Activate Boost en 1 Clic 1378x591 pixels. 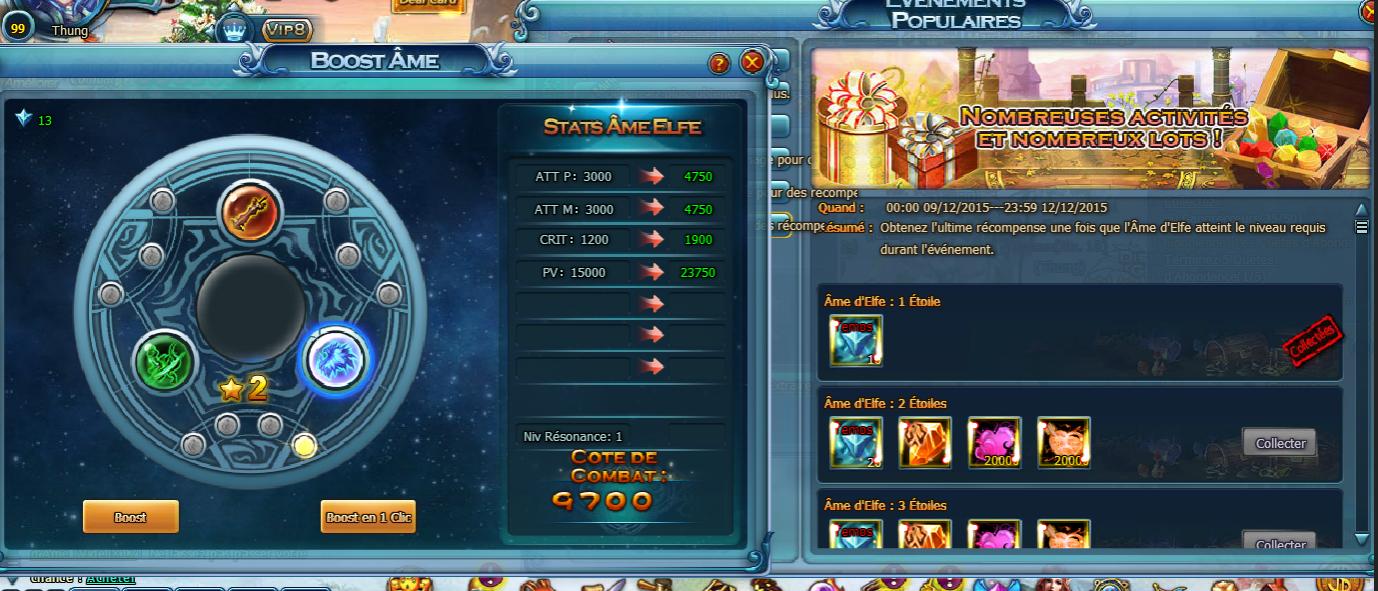(368, 517)
